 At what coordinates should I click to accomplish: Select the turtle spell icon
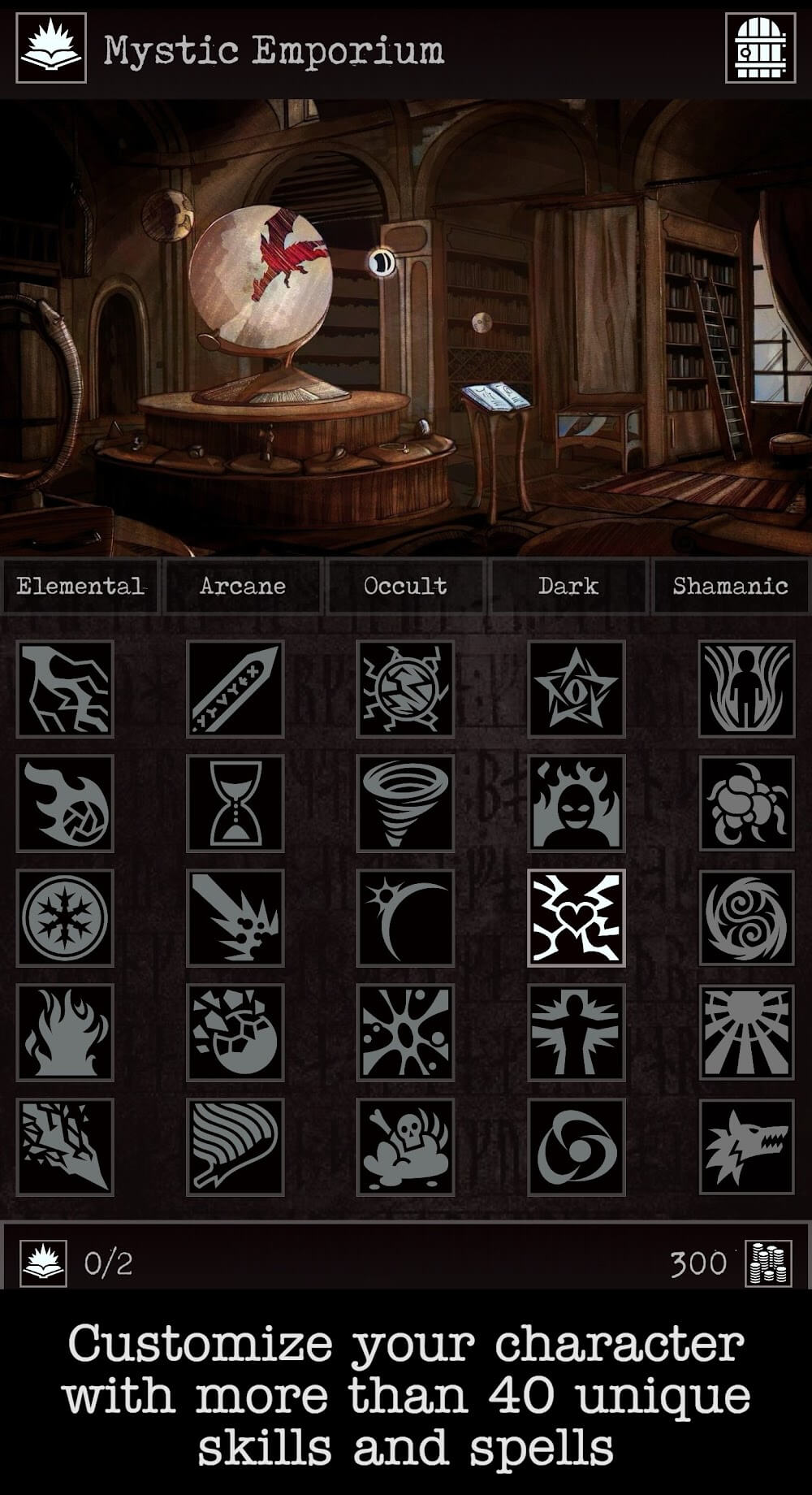coord(746,804)
